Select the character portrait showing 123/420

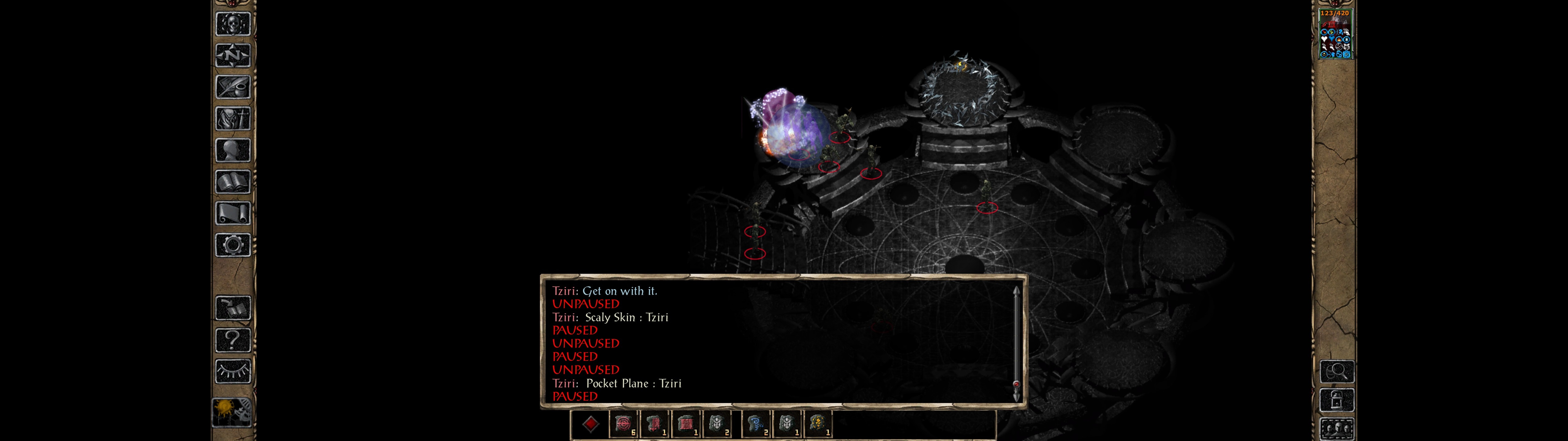1334,34
